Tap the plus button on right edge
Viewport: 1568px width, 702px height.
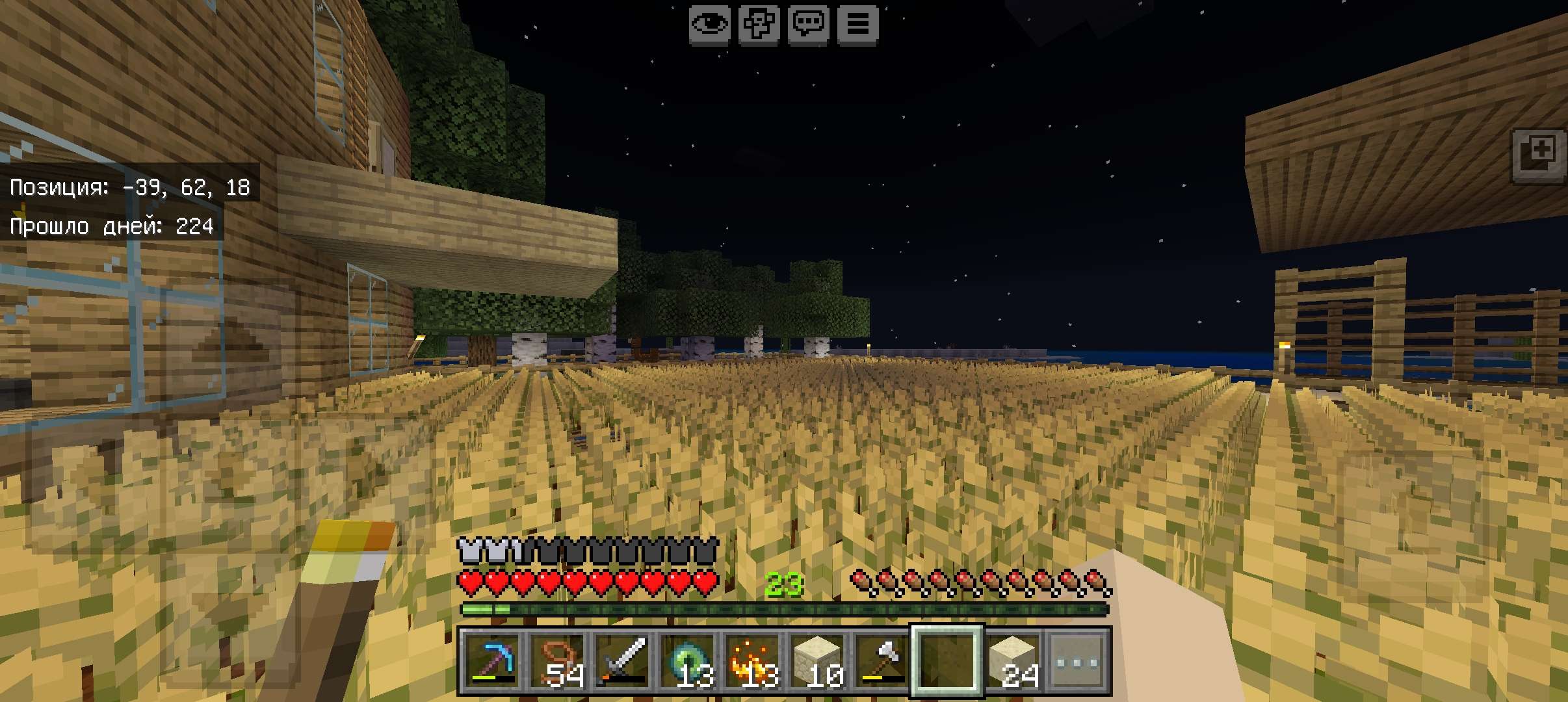(1540, 156)
